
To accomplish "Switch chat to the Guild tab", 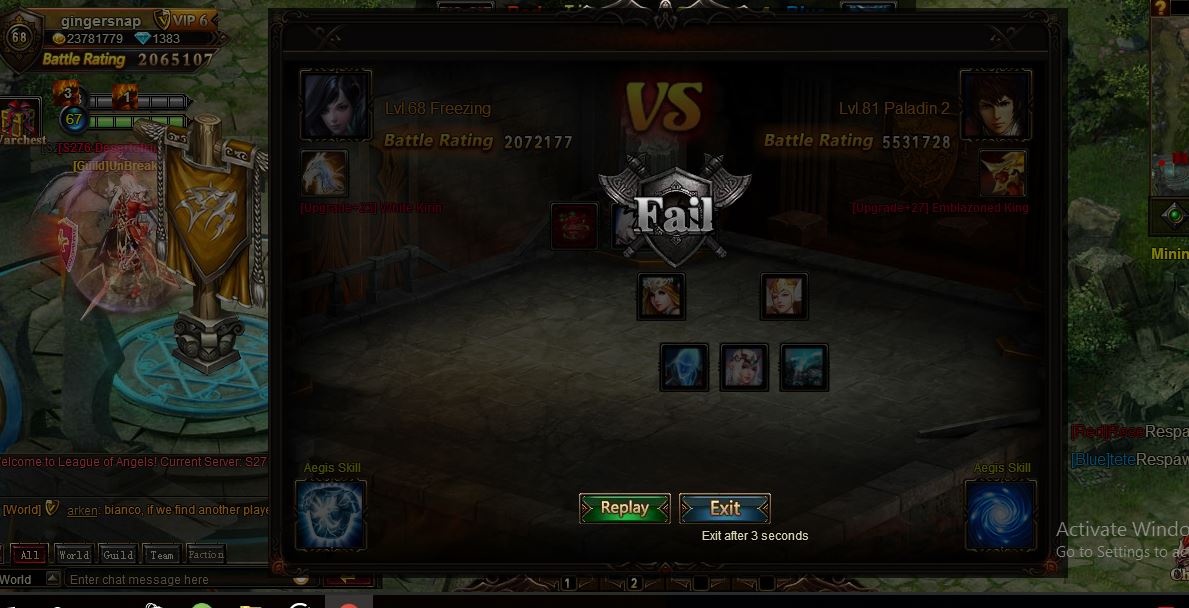I will coord(118,555).
